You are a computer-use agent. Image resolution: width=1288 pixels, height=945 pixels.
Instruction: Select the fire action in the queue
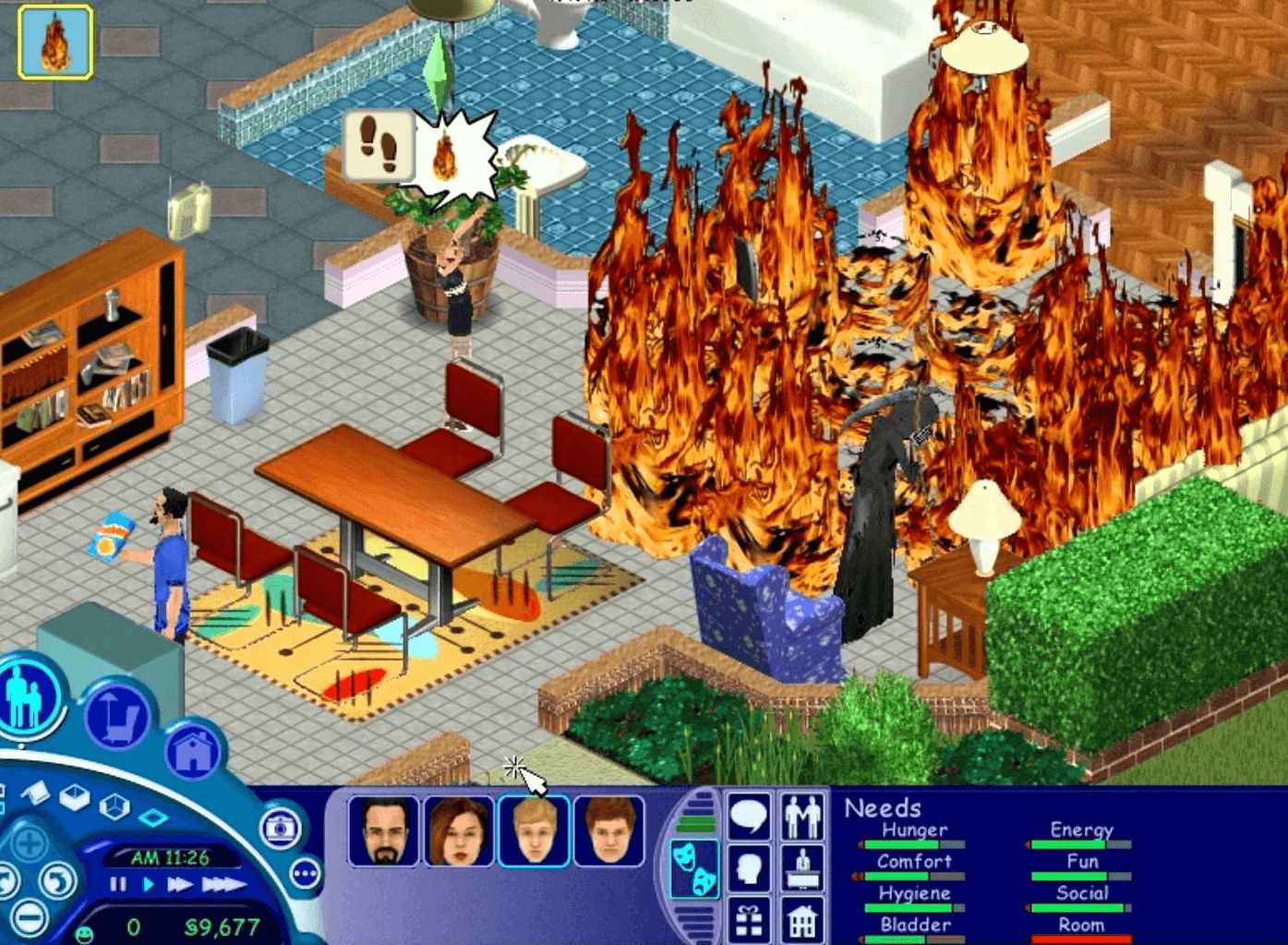[54, 42]
